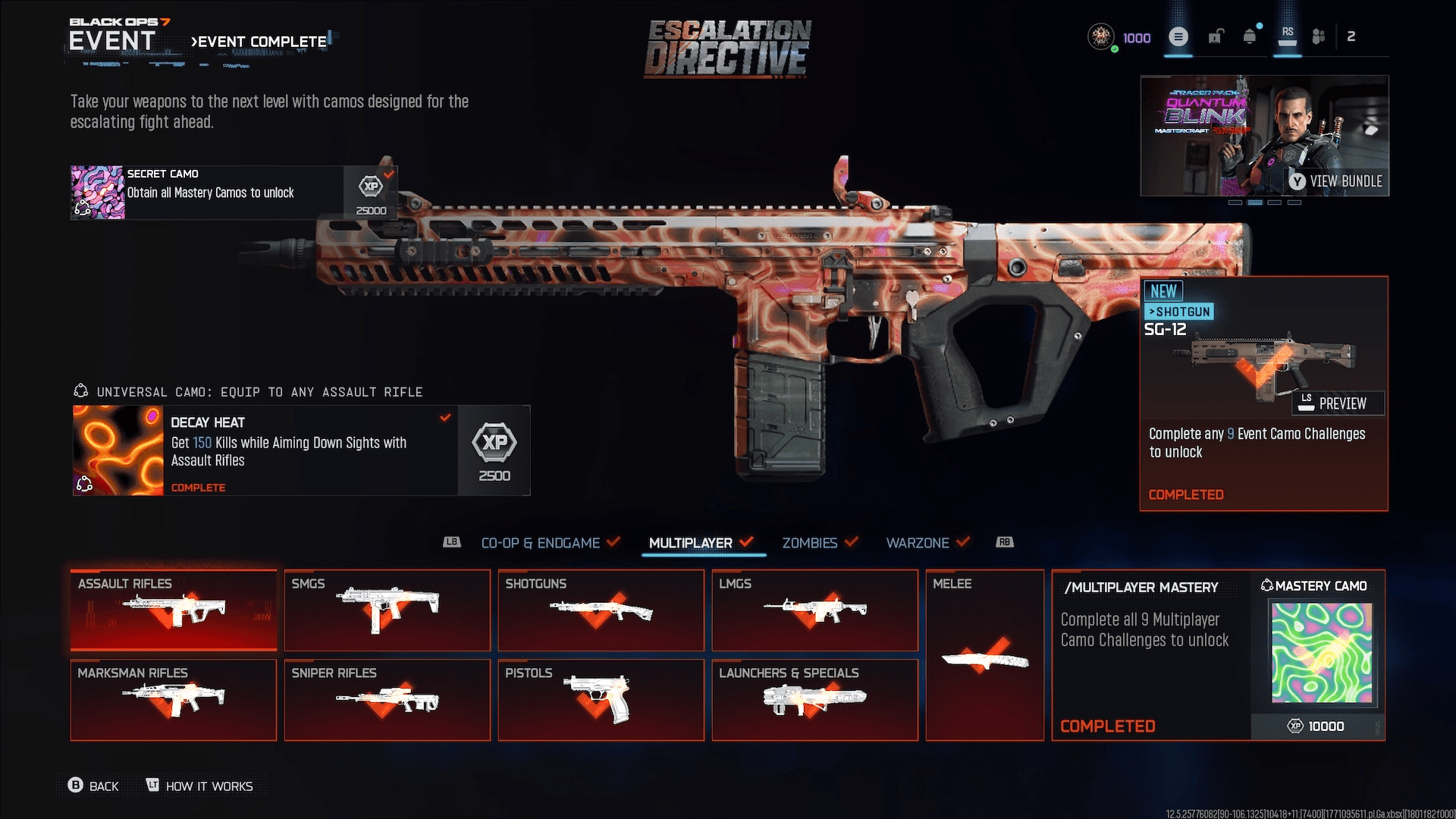Choose the Sniper Rifles tile
Image resolution: width=1456 pixels, height=819 pixels.
(388, 700)
